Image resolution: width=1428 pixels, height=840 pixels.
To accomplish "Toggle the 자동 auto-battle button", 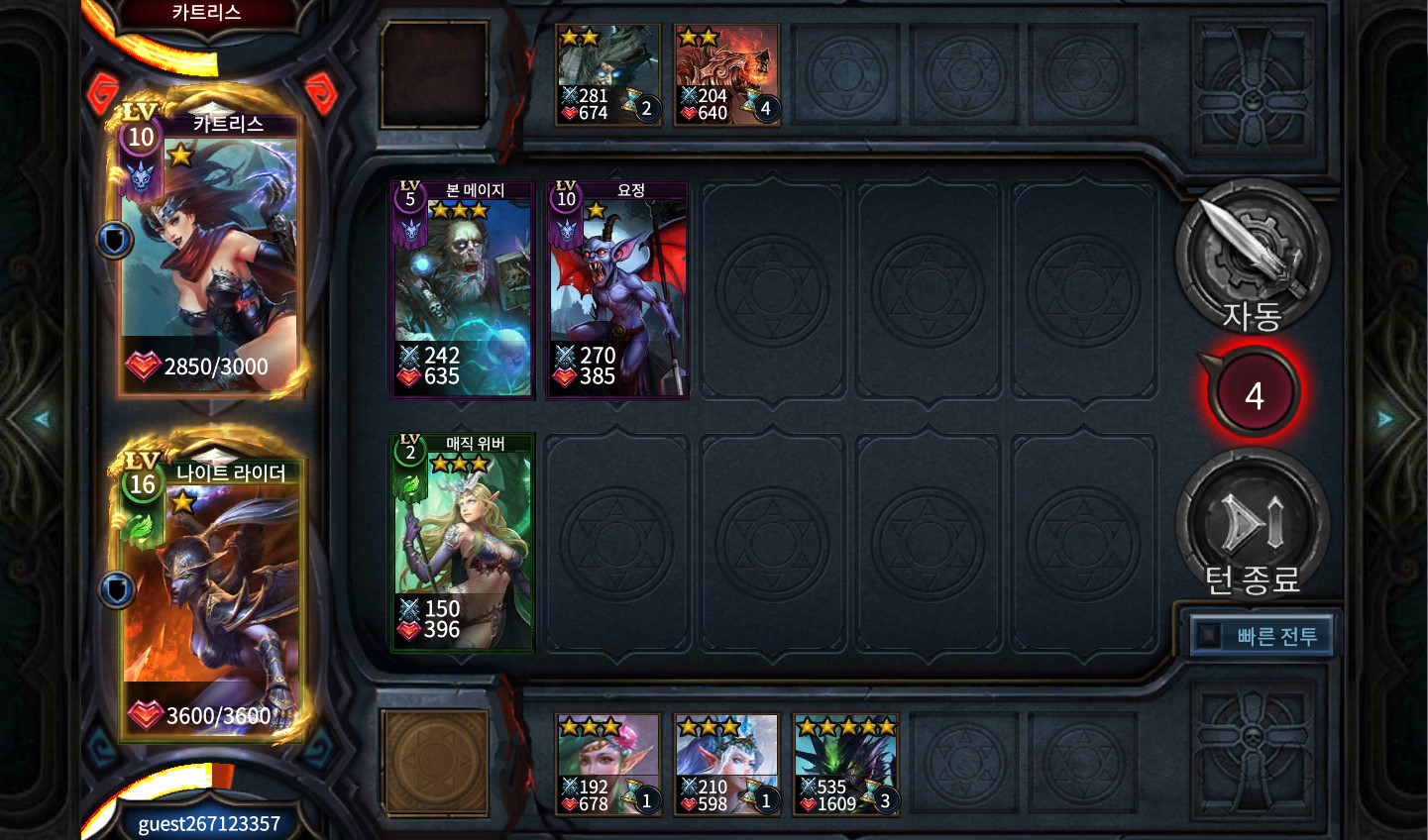I will [1252, 258].
